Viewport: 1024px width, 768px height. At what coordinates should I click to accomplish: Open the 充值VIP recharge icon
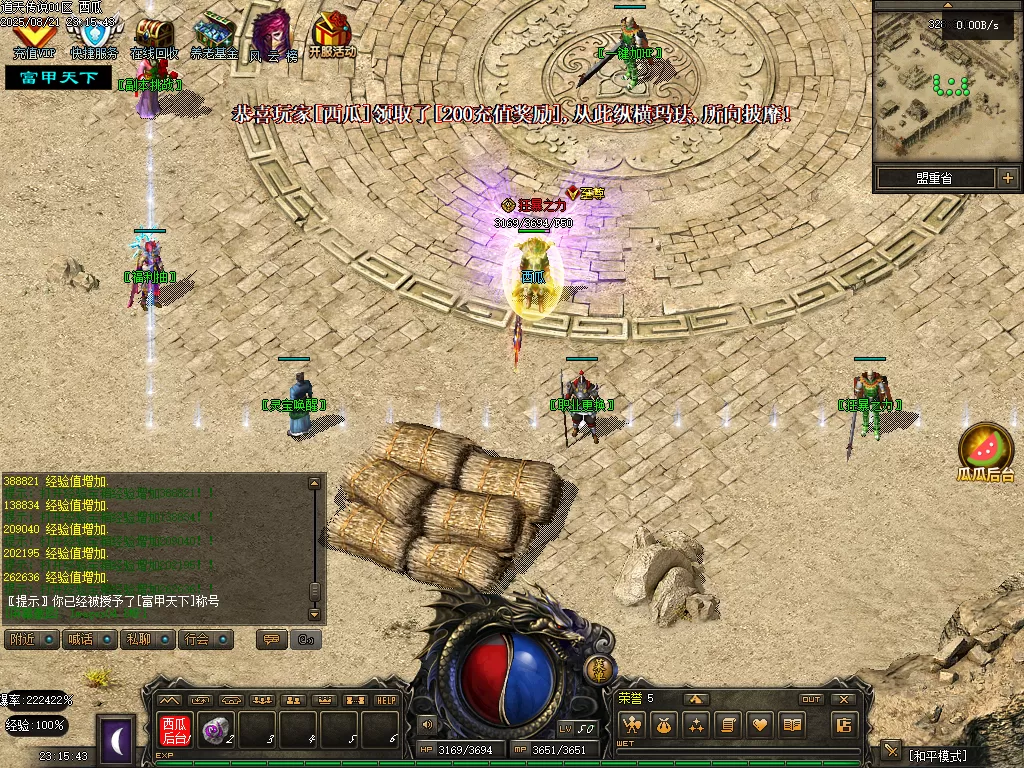click(32, 37)
